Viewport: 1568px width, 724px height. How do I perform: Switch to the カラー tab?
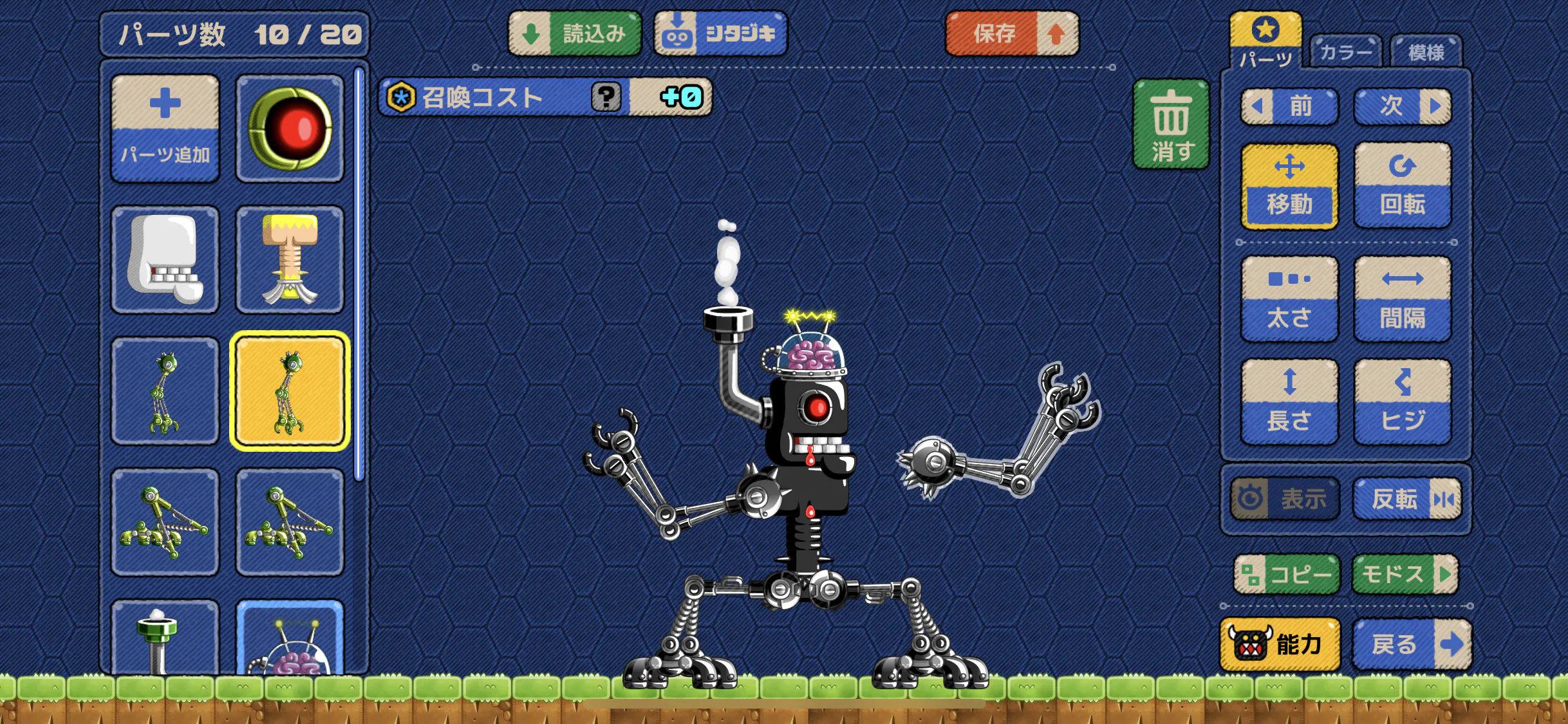pos(1345,51)
